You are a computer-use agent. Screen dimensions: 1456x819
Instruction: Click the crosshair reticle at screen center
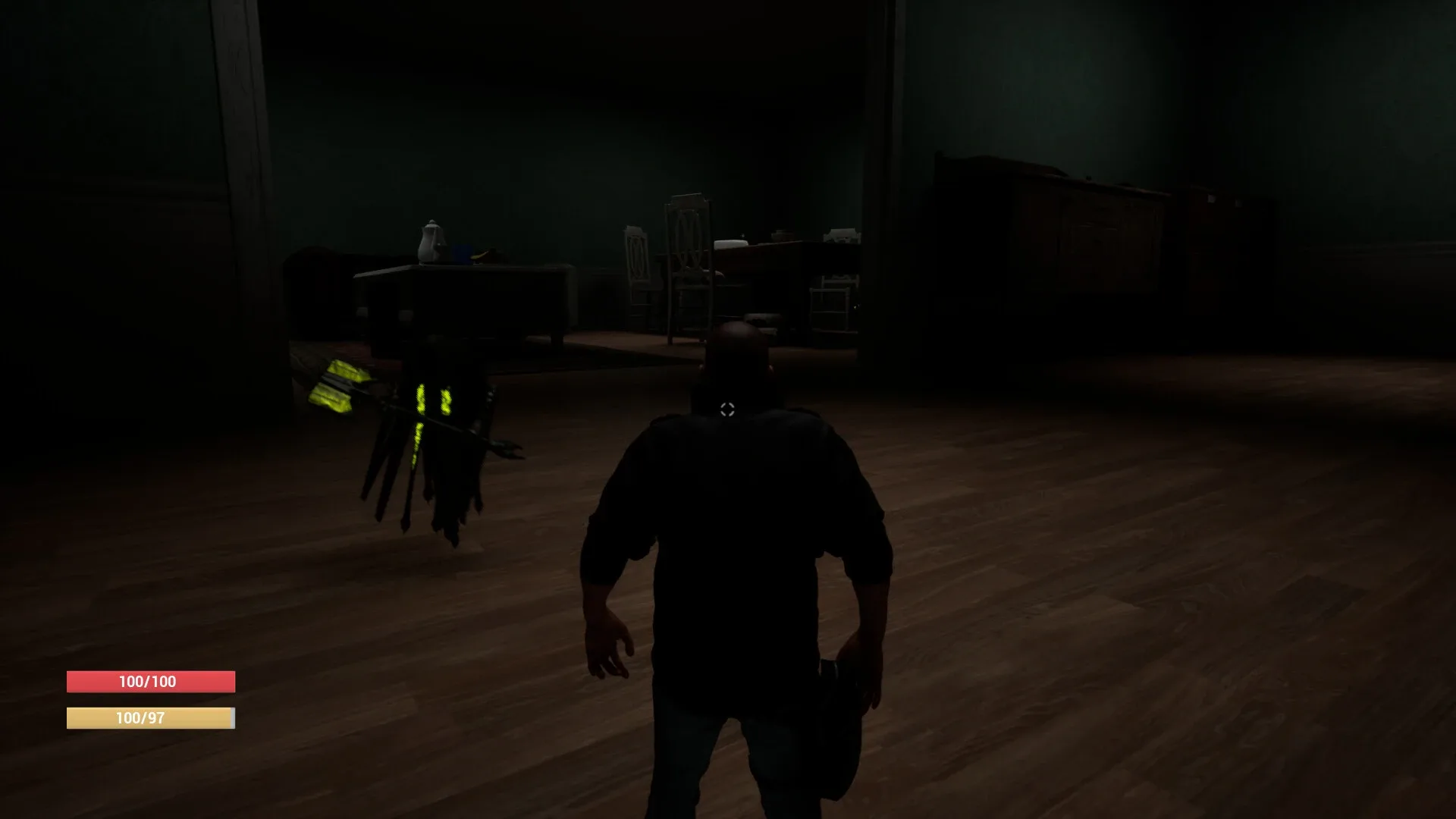[x=728, y=409]
